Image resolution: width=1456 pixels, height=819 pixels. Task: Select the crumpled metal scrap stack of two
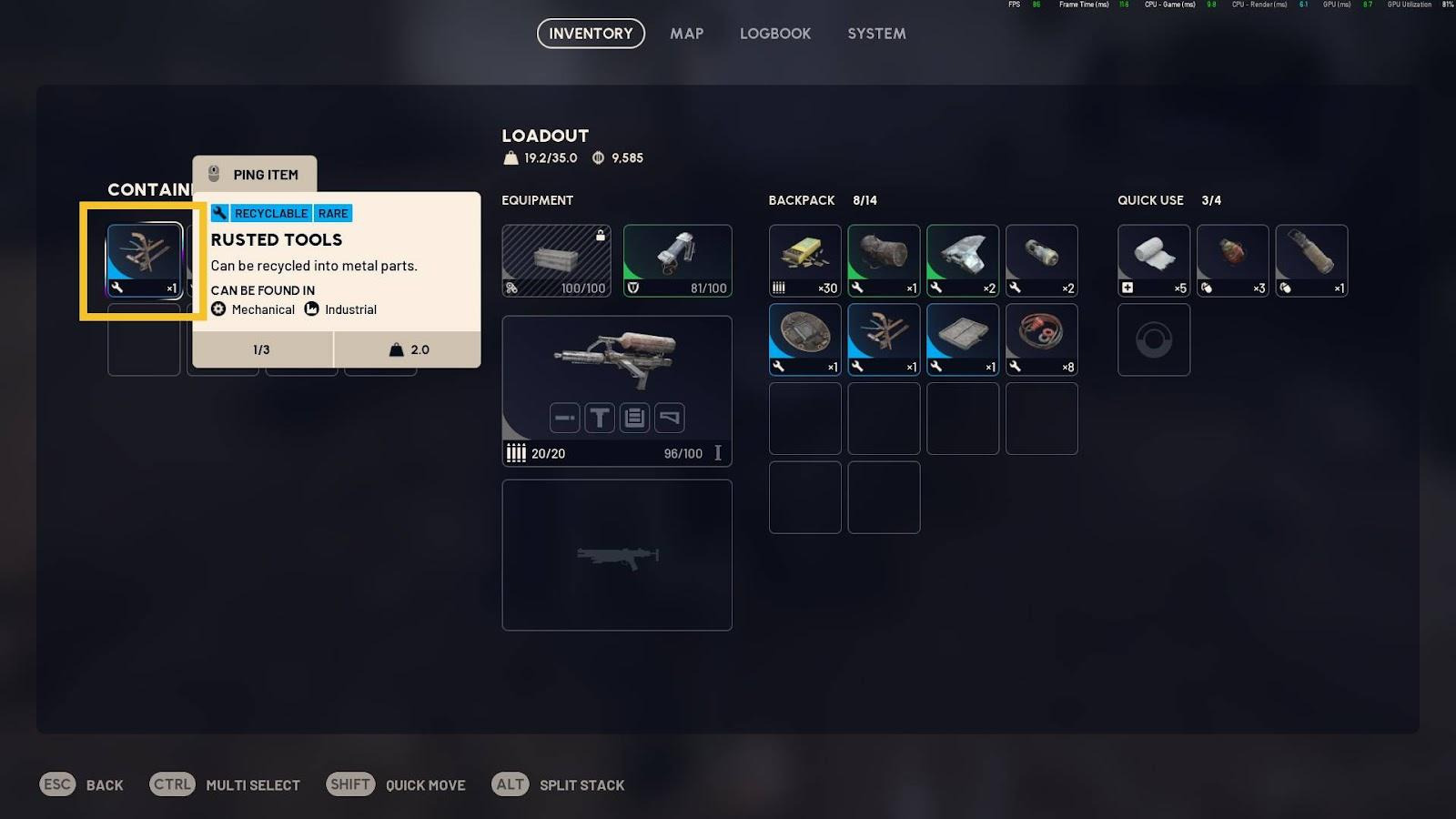[x=962, y=260]
